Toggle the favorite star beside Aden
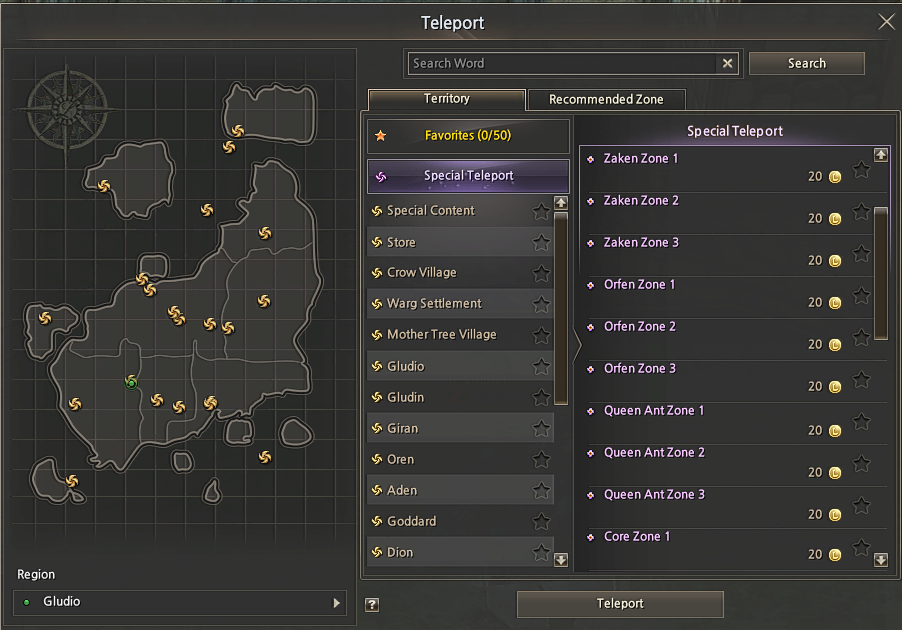 click(541, 490)
